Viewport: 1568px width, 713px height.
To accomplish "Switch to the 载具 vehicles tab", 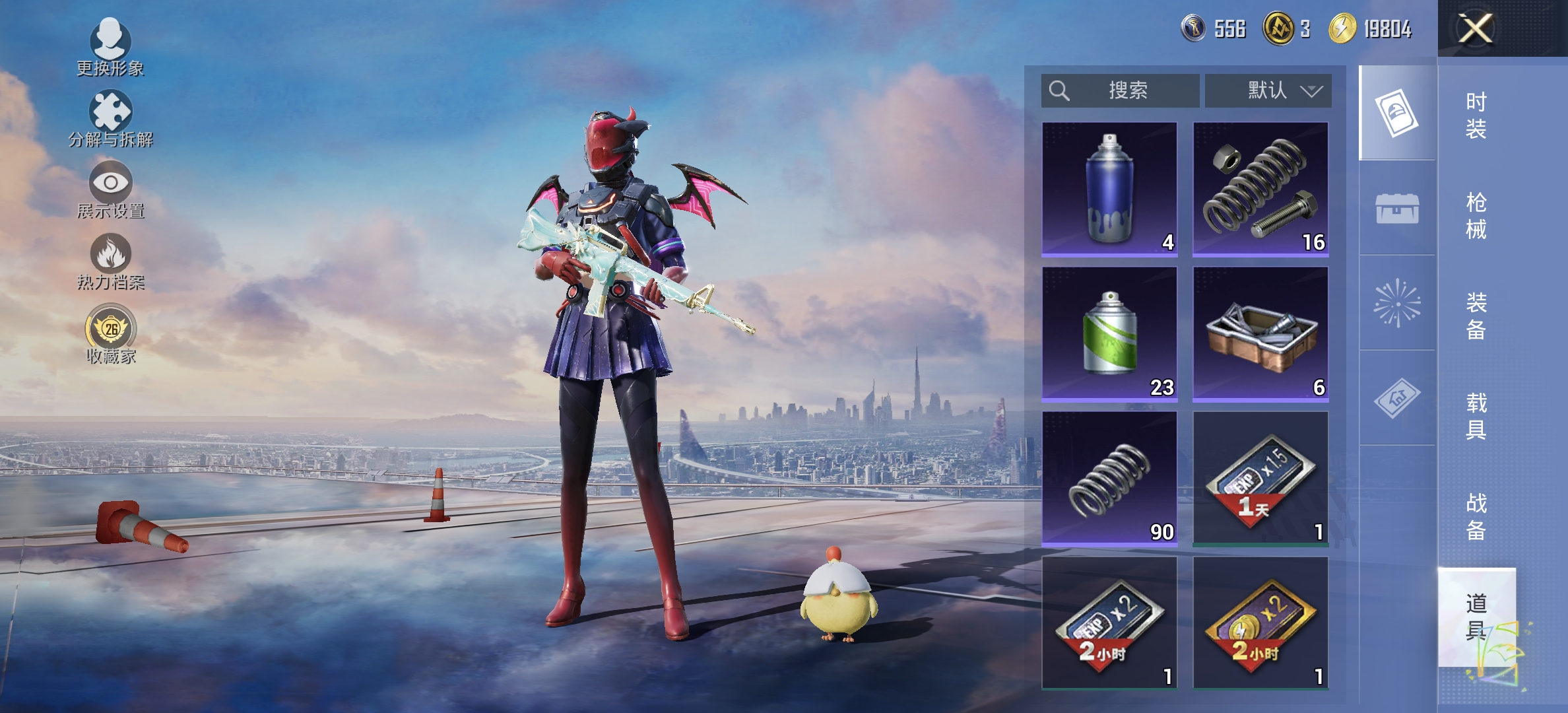I will (1476, 416).
